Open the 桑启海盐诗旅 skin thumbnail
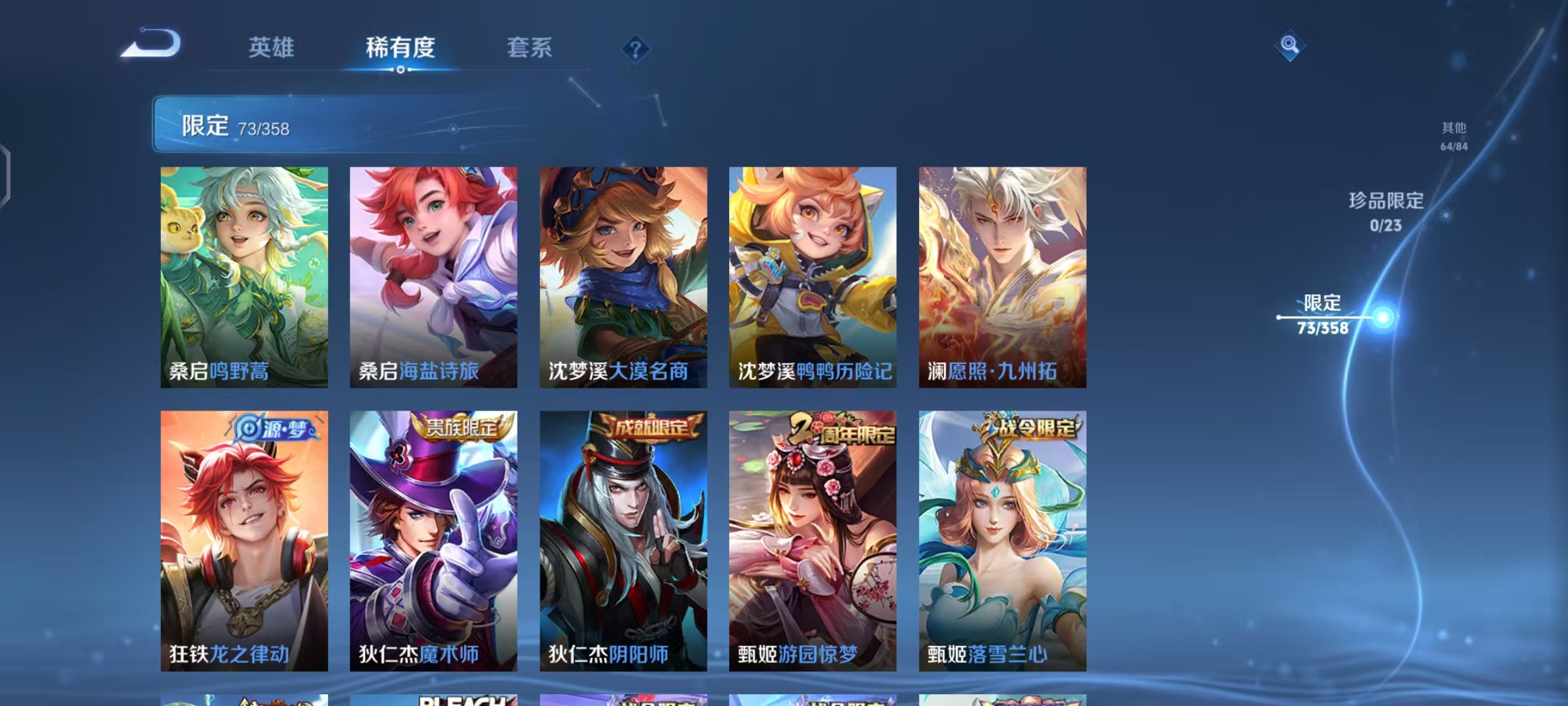 coord(433,275)
